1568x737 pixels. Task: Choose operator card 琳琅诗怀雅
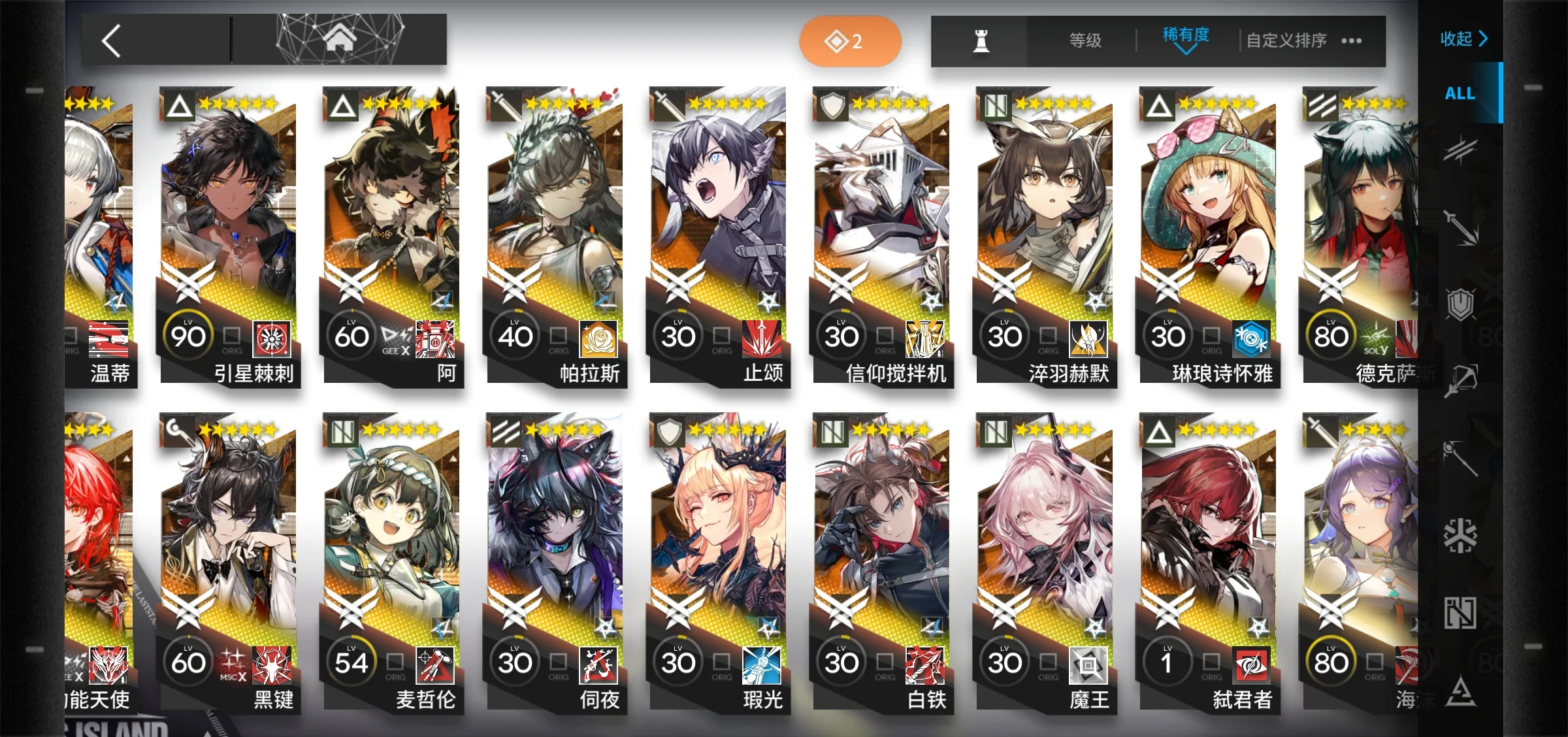click(x=1209, y=235)
